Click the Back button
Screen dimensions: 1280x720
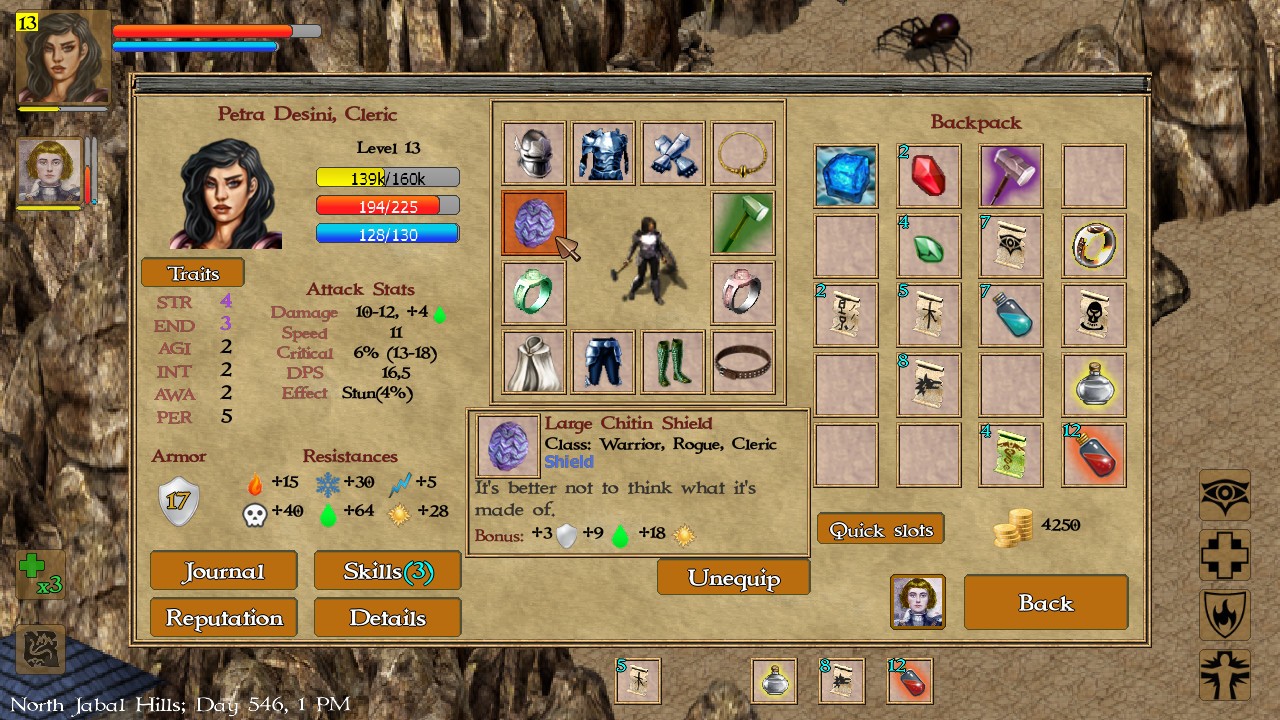pyautogui.click(x=1046, y=602)
